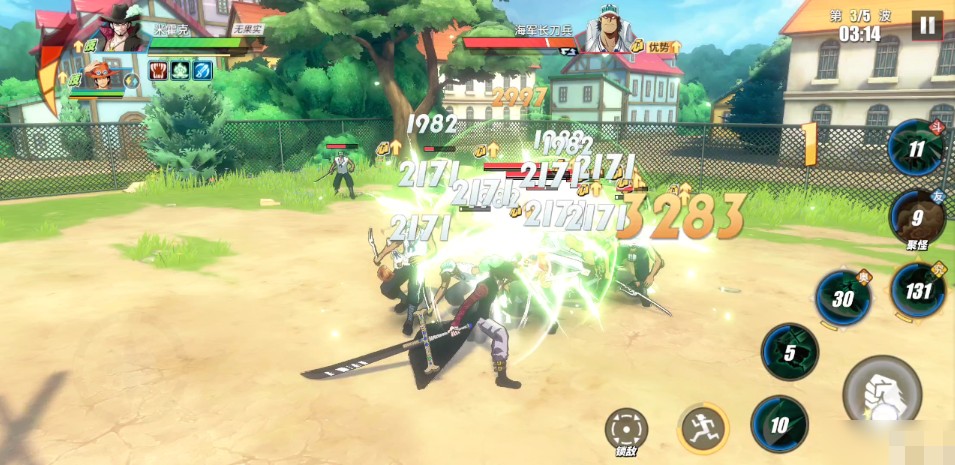Tap the green buff status icon
955x465 pixels.
(181, 70)
